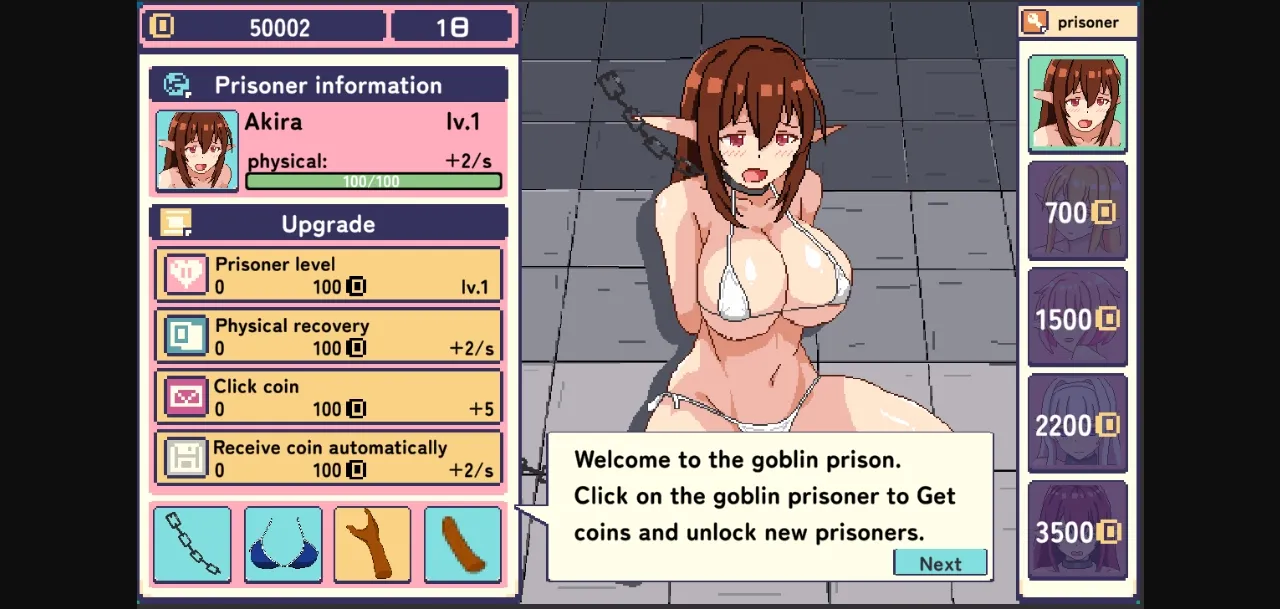1280x609 pixels.
Task: Choose the blue bikini item slot
Action: click(283, 545)
